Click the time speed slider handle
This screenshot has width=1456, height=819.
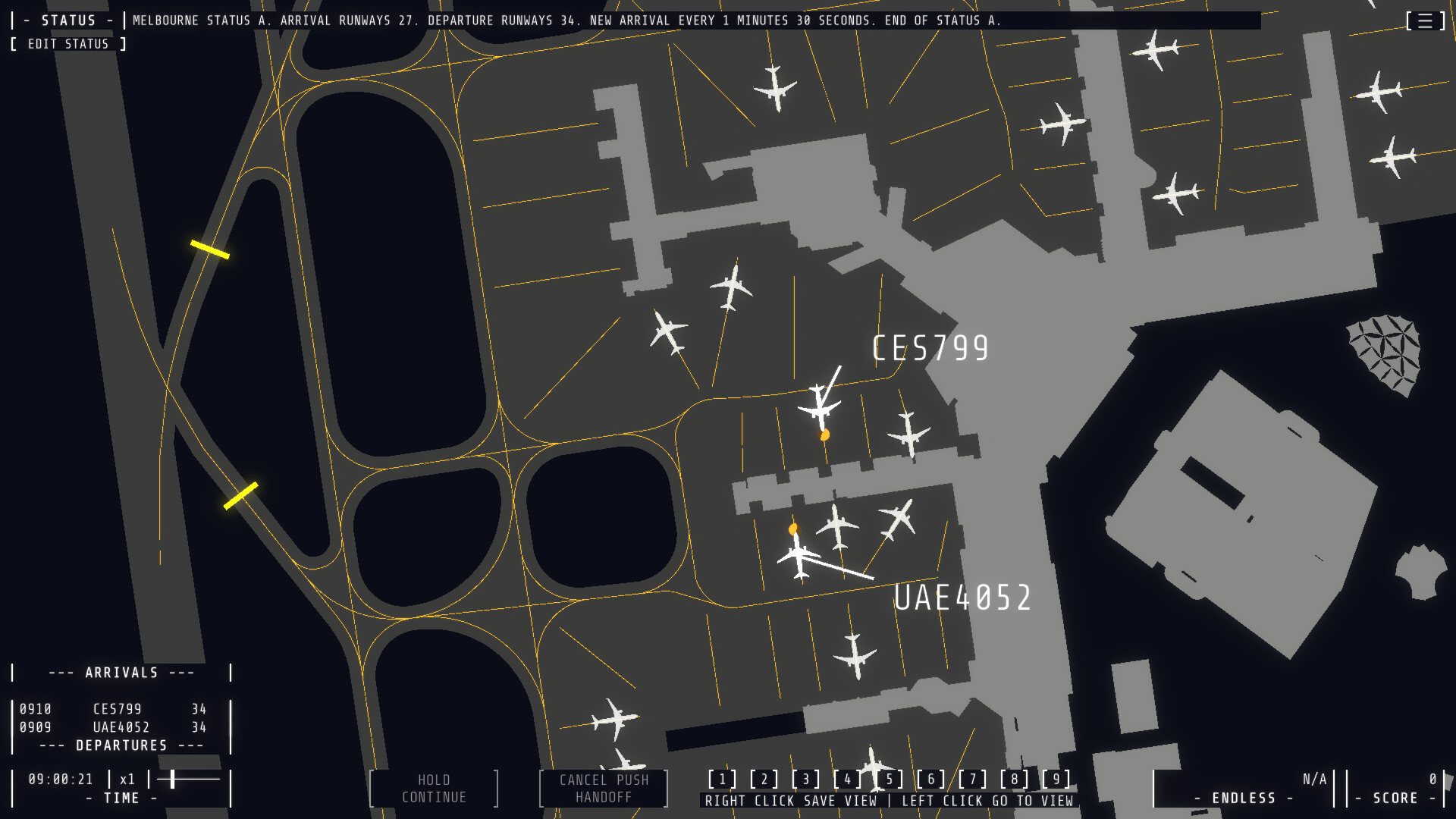pyautogui.click(x=173, y=778)
